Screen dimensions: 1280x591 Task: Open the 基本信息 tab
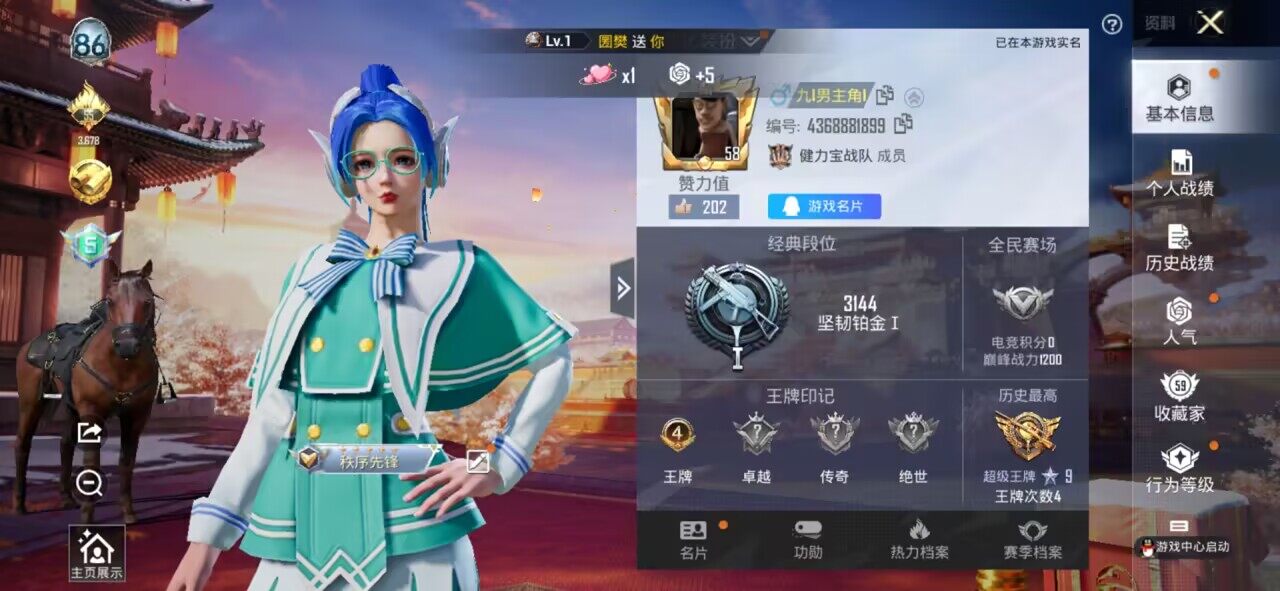1180,98
